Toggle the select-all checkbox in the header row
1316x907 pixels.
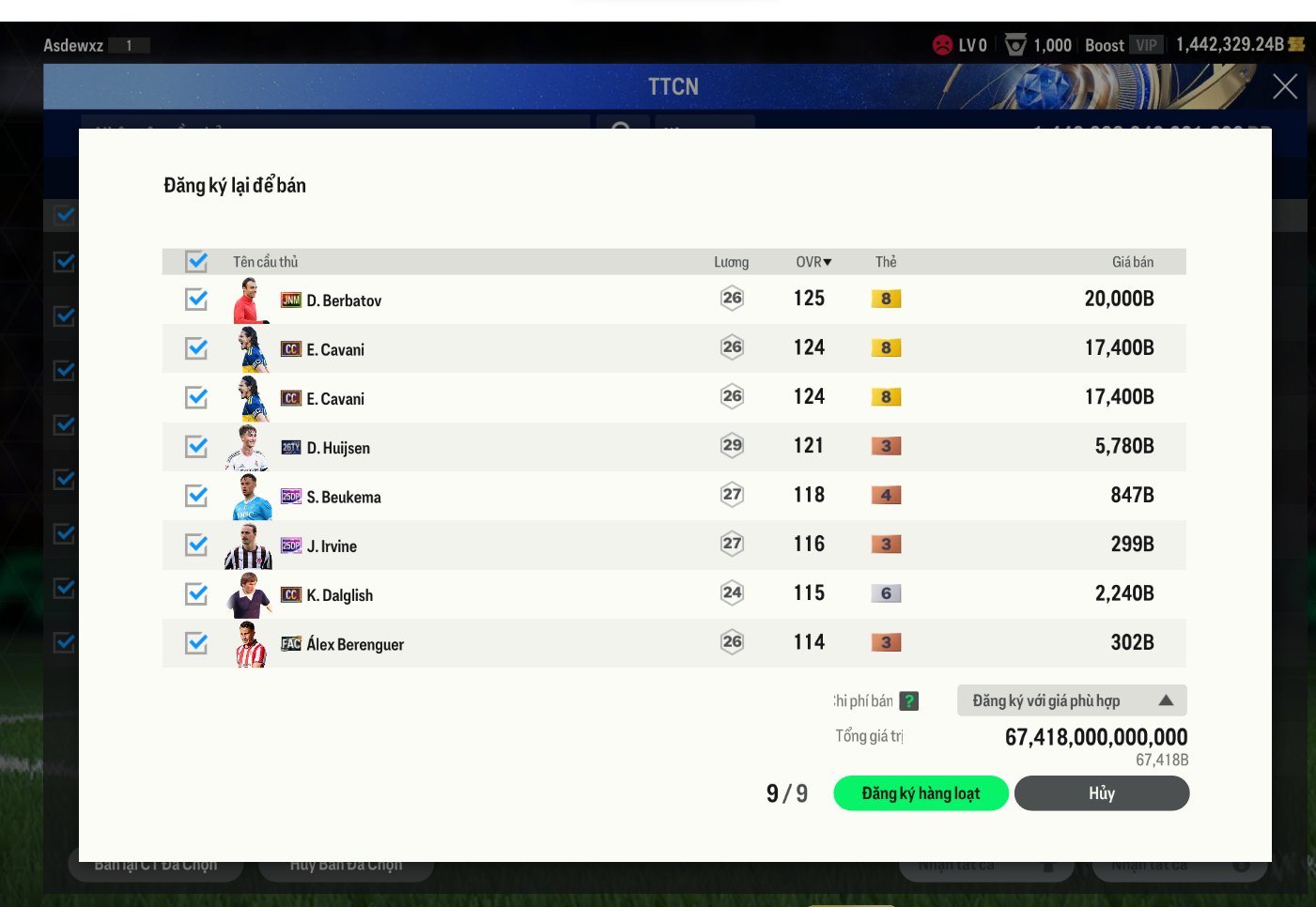[x=196, y=261]
